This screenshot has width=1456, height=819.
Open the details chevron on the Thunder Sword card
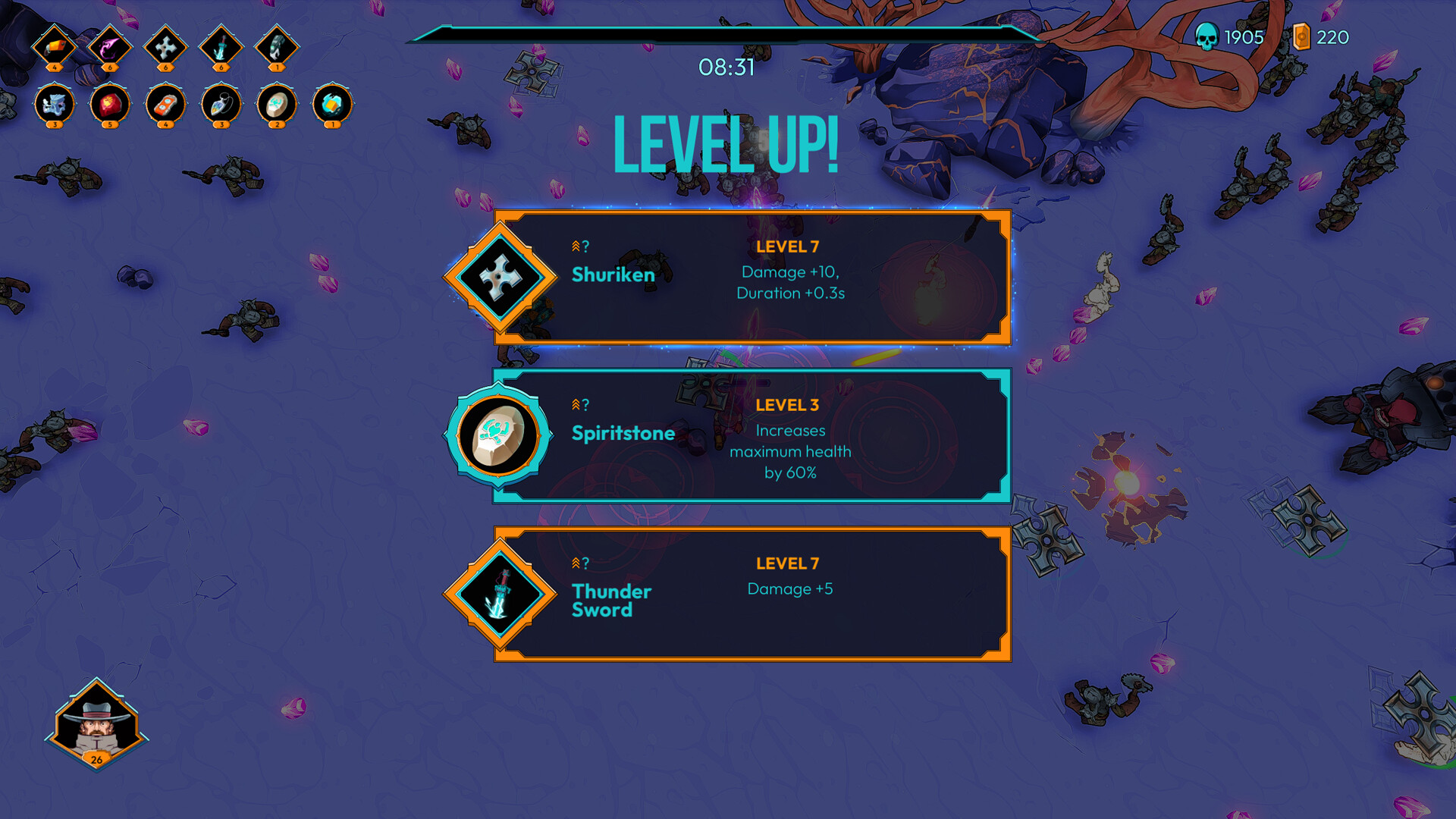[x=579, y=563]
